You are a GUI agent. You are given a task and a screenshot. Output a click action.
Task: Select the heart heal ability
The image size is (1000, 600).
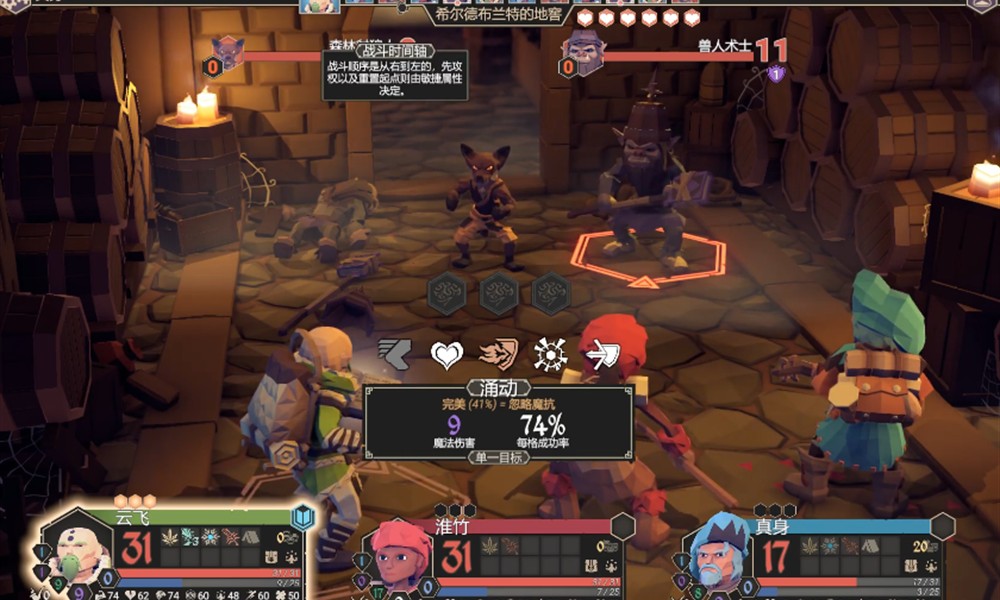click(x=446, y=354)
